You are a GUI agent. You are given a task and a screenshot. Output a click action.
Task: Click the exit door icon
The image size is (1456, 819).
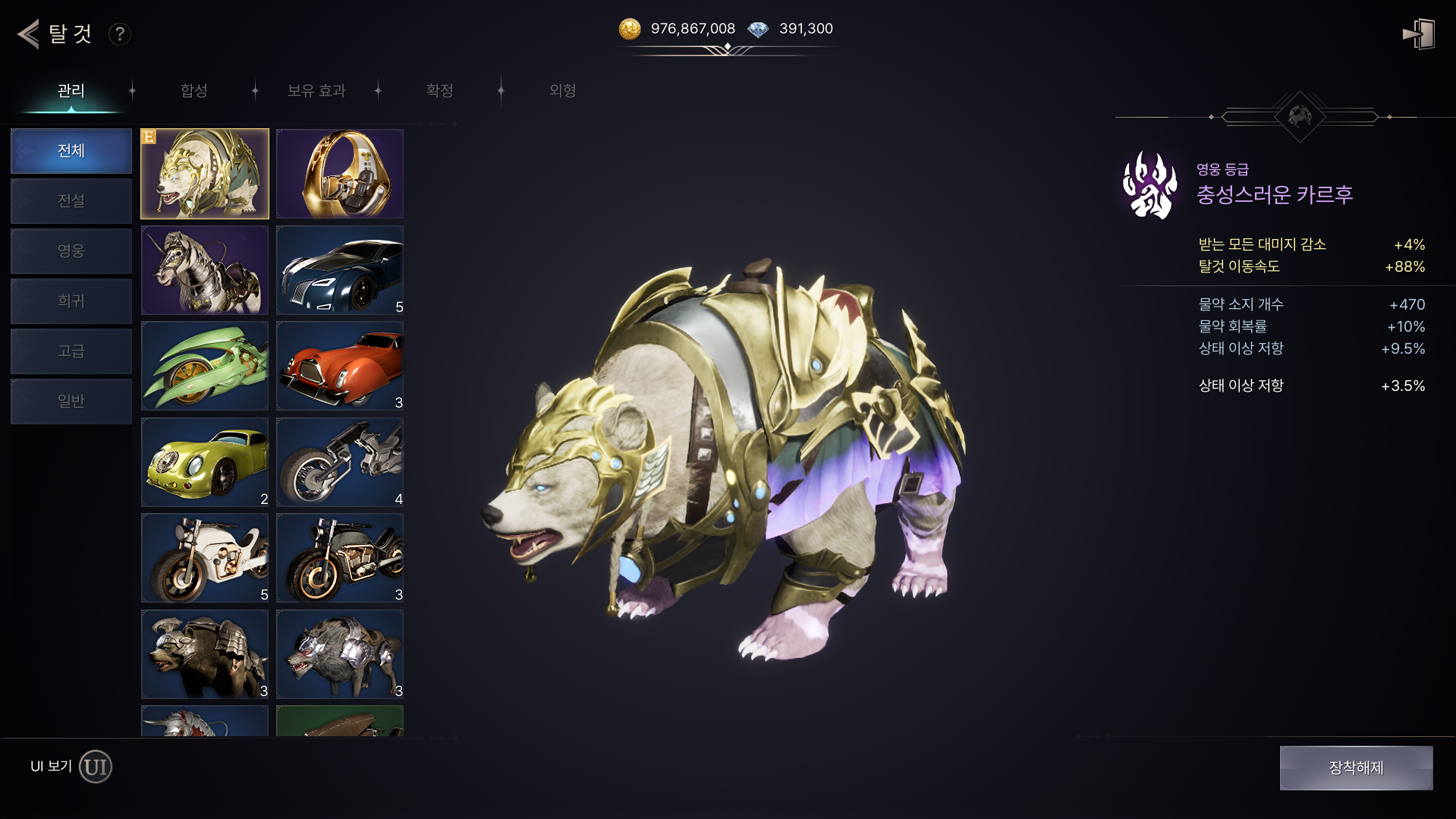tap(1419, 34)
